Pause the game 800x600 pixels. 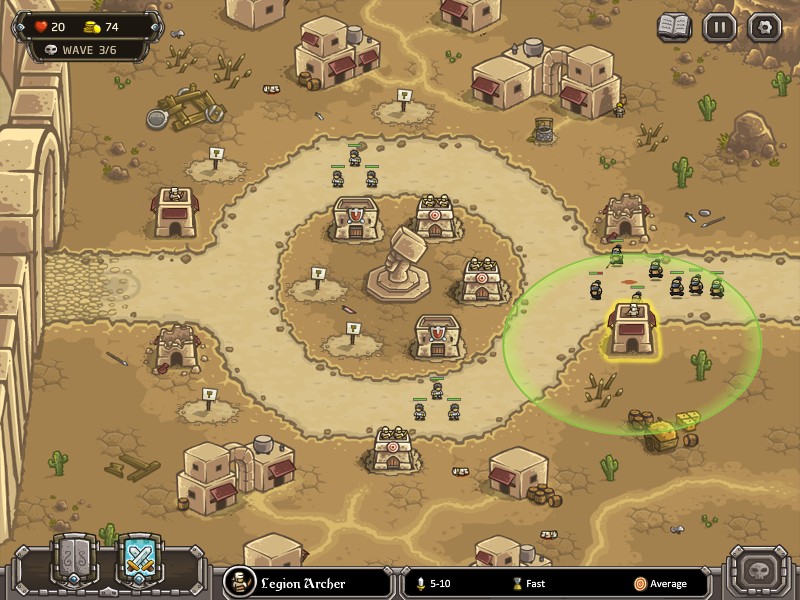point(719,27)
